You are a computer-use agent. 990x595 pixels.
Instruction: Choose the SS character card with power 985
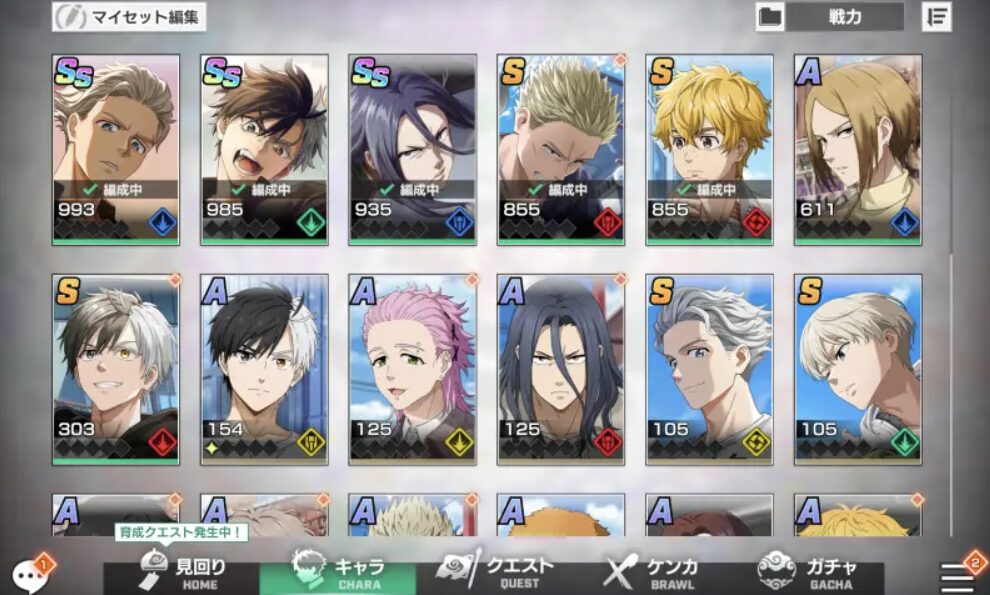tap(264, 149)
